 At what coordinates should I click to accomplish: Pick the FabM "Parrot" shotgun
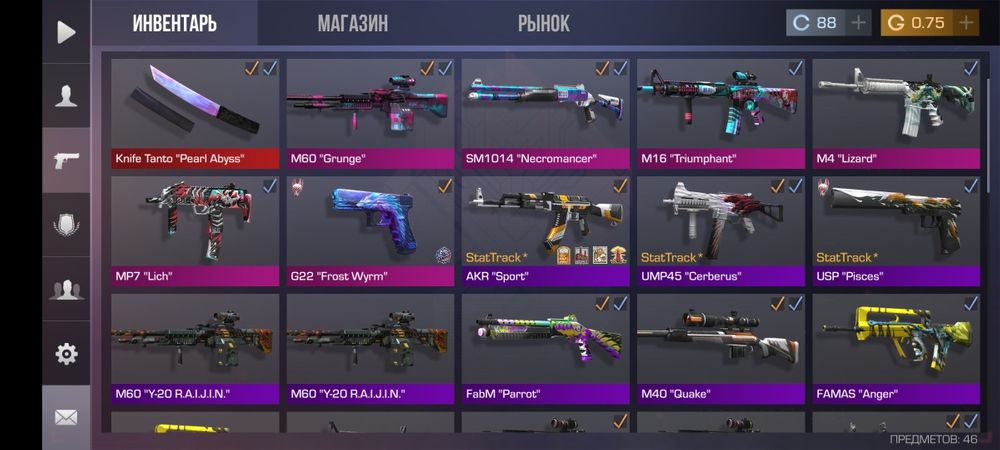tap(545, 348)
